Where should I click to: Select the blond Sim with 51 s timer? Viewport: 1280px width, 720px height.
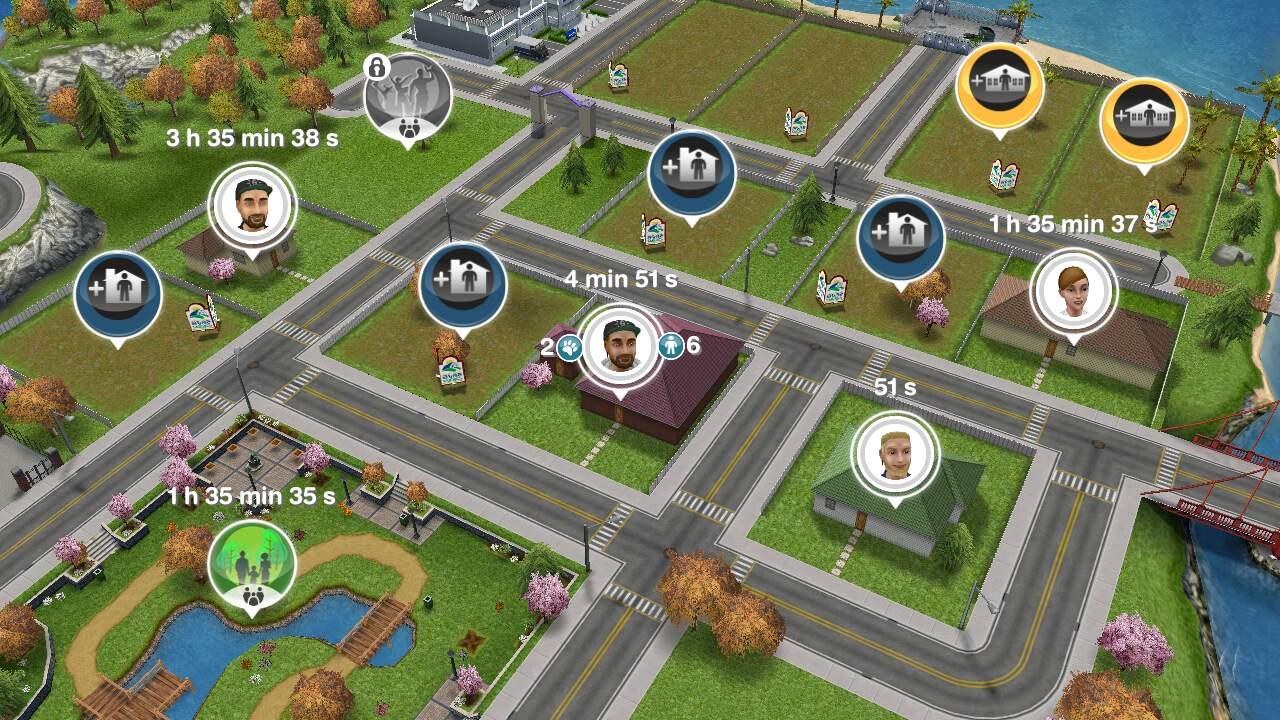point(894,455)
